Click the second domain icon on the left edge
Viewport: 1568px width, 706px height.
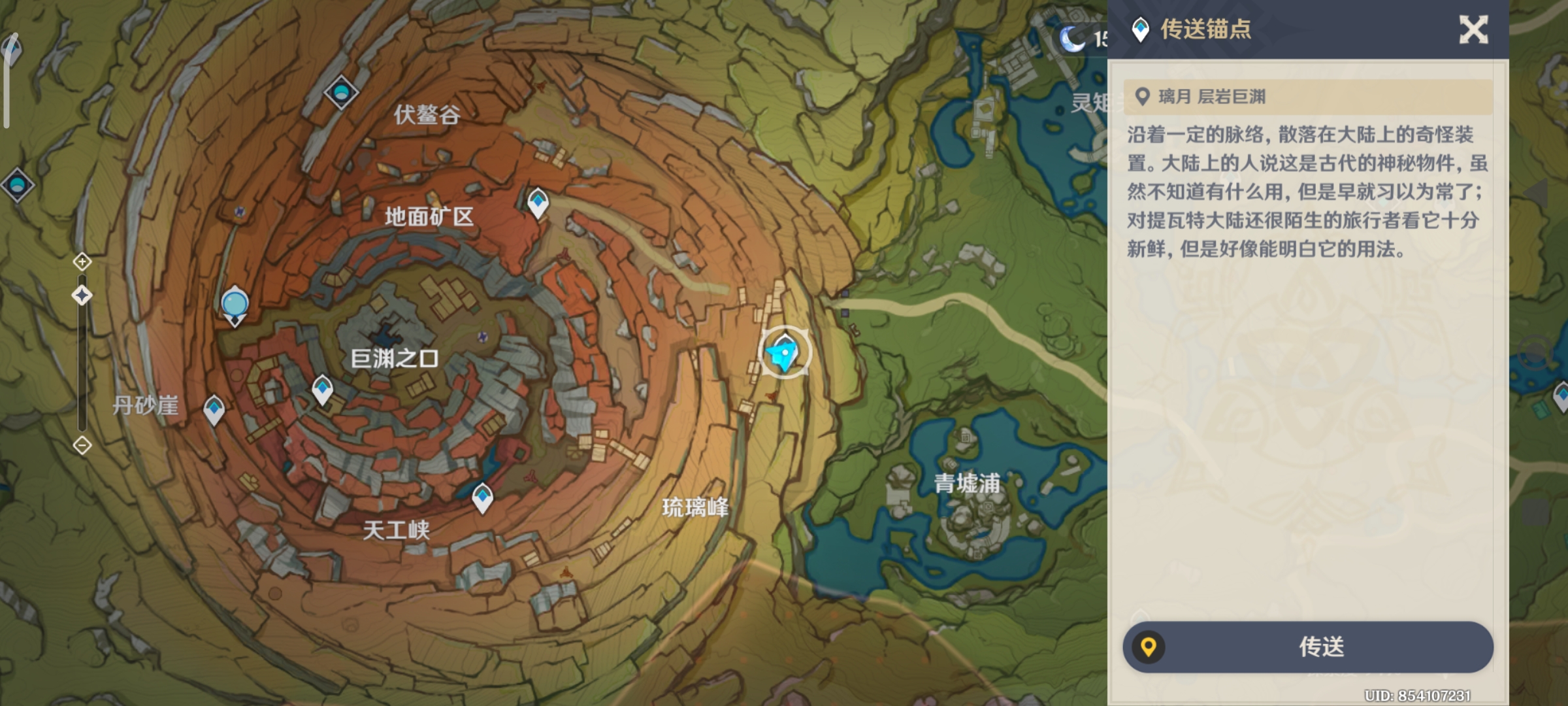[x=18, y=185]
